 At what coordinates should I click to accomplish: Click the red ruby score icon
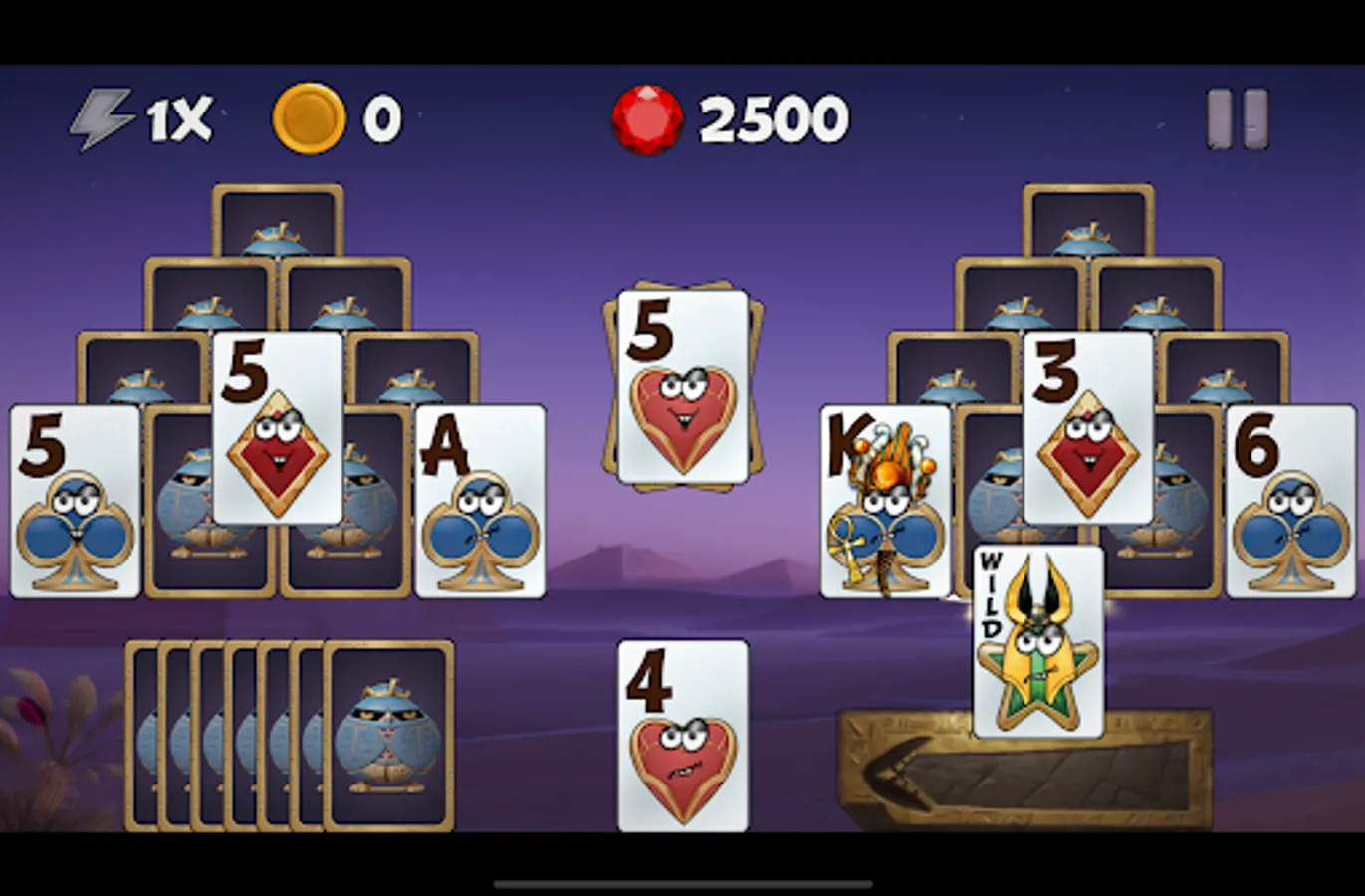(x=645, y=117)
